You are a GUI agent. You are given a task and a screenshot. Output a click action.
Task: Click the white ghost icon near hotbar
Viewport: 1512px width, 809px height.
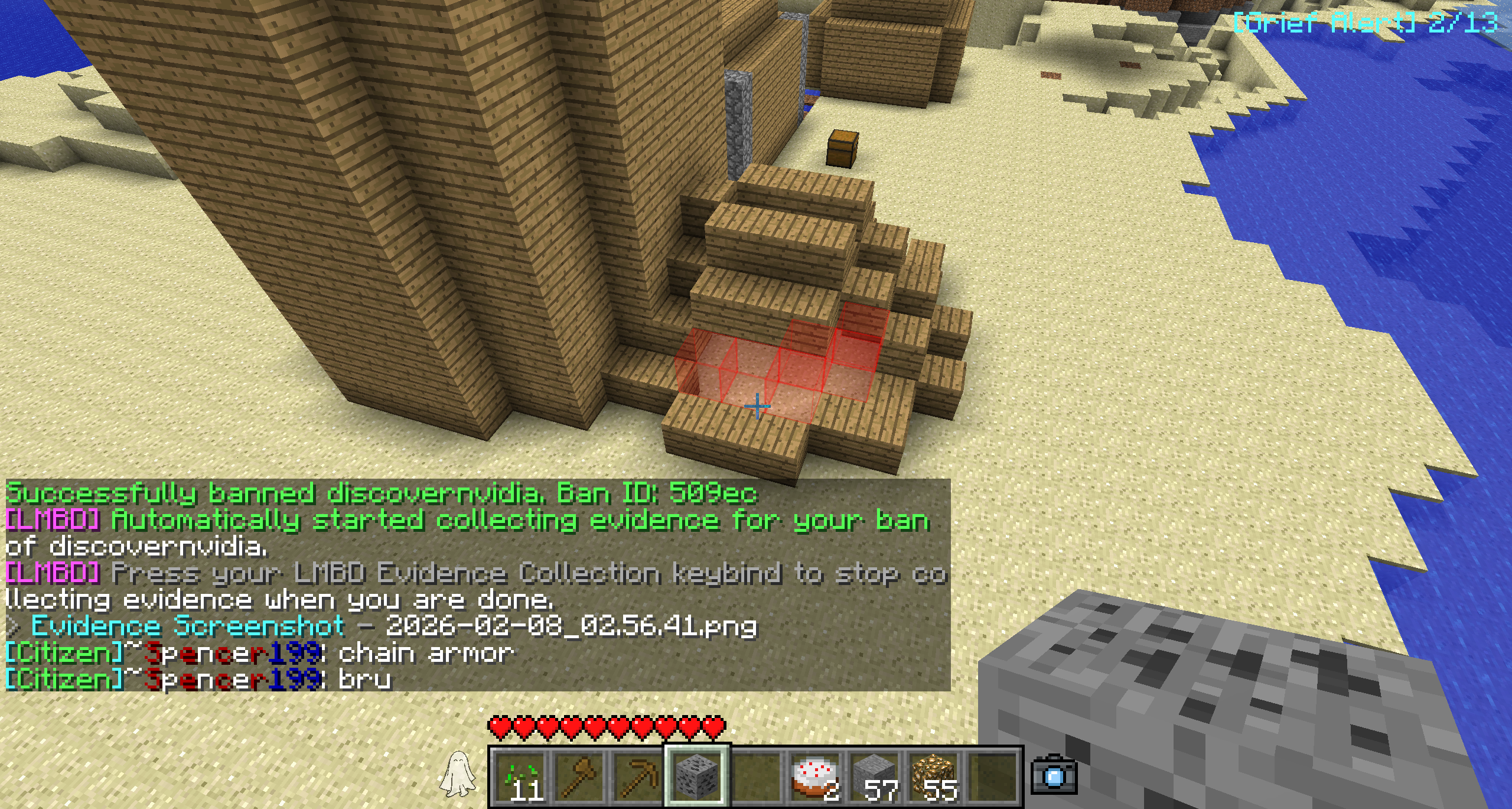point(458,773)
